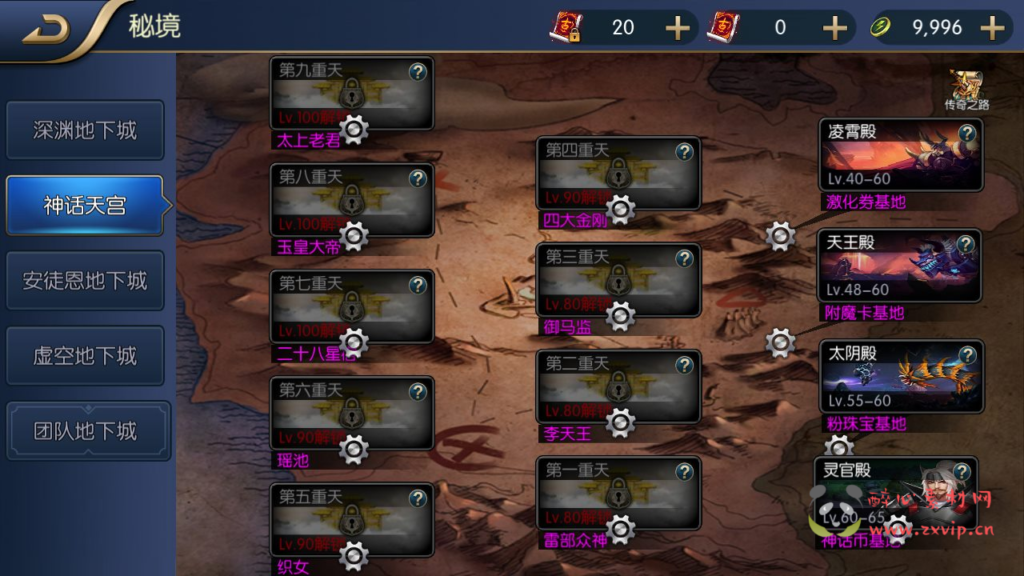Show help for 第三重天 via question mark

click(684, 258)
